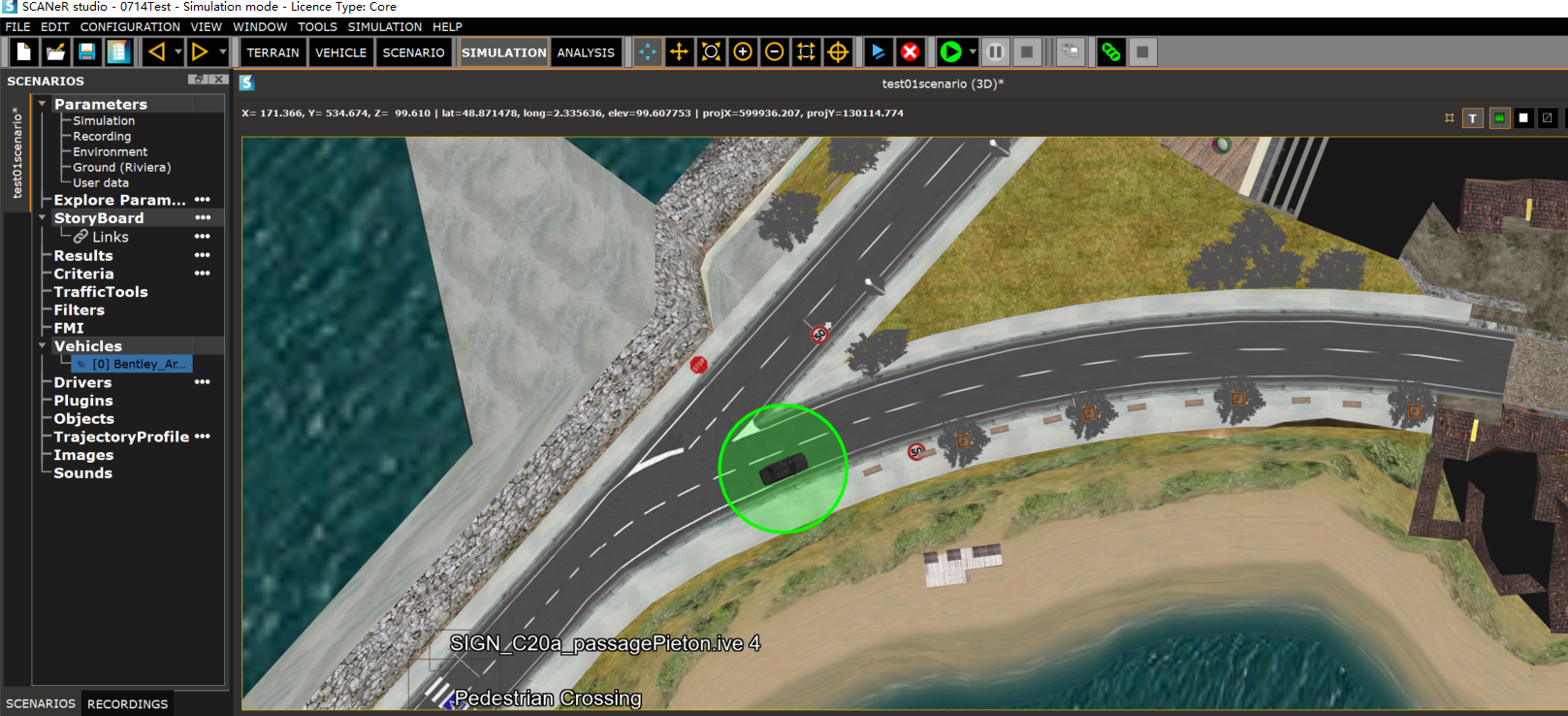Open the CONFIGURATION menu
The width and height of the screenshot is (1568, 716).
[x=130, y=27]
